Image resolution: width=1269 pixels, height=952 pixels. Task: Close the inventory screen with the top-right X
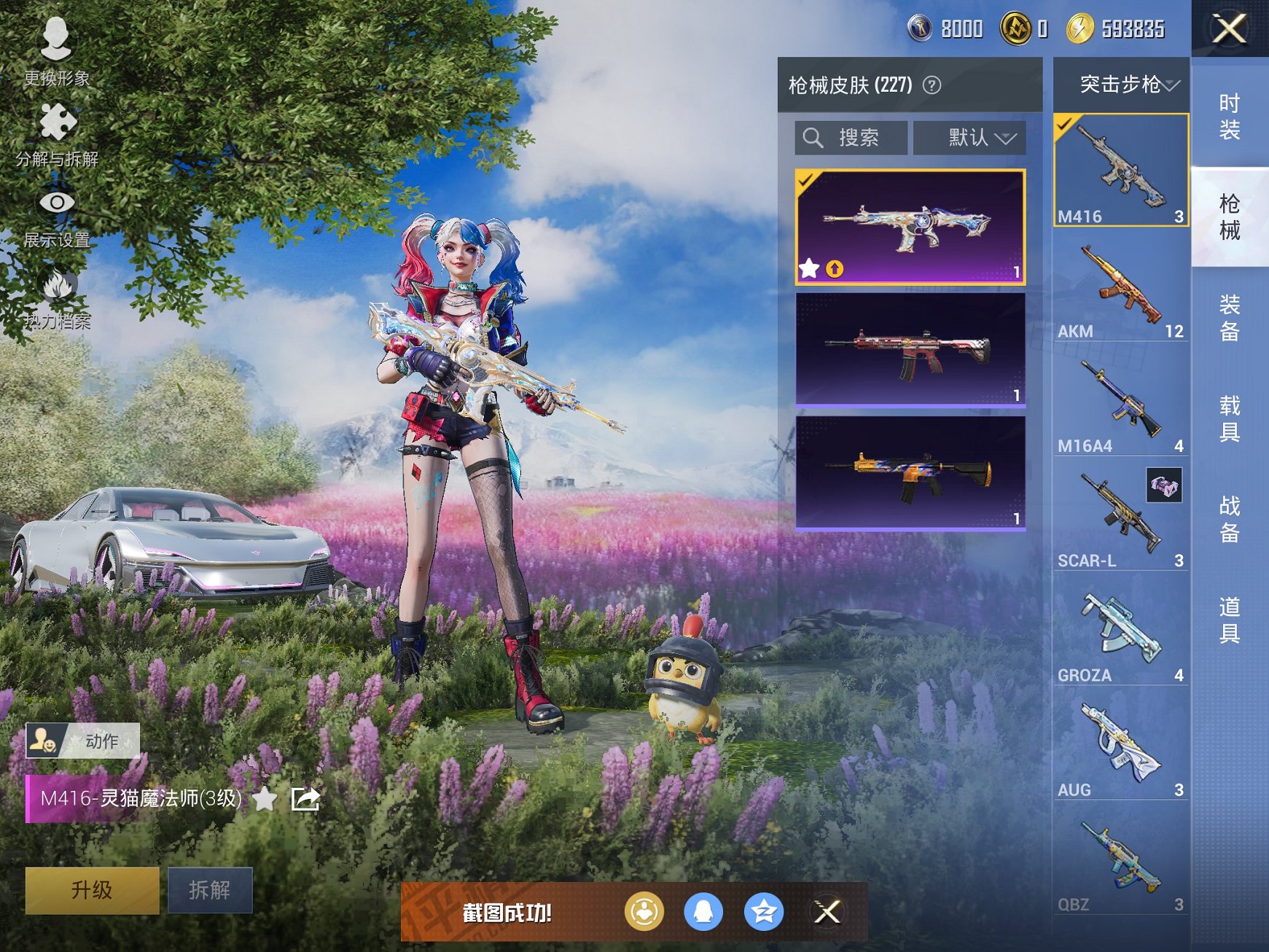pos(1229,29)
